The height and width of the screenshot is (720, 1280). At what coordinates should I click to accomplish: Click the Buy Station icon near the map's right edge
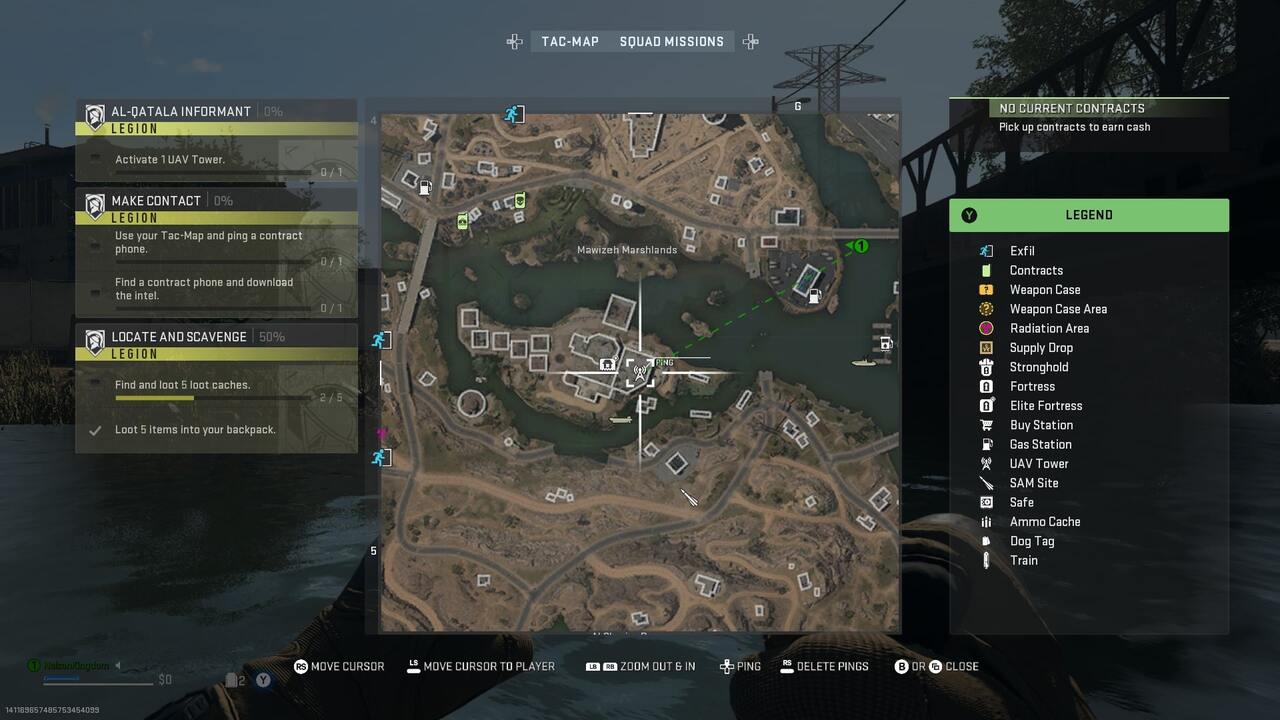884,344
